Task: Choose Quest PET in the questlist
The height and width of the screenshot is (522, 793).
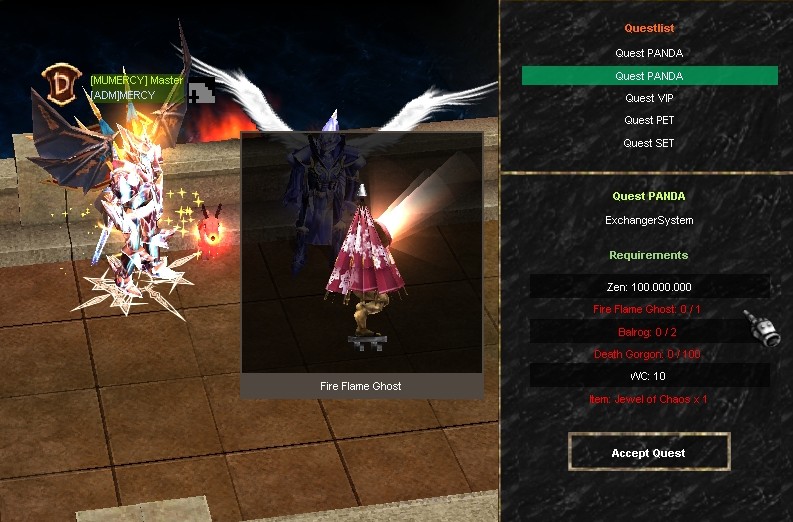Action: pos(649,120)
